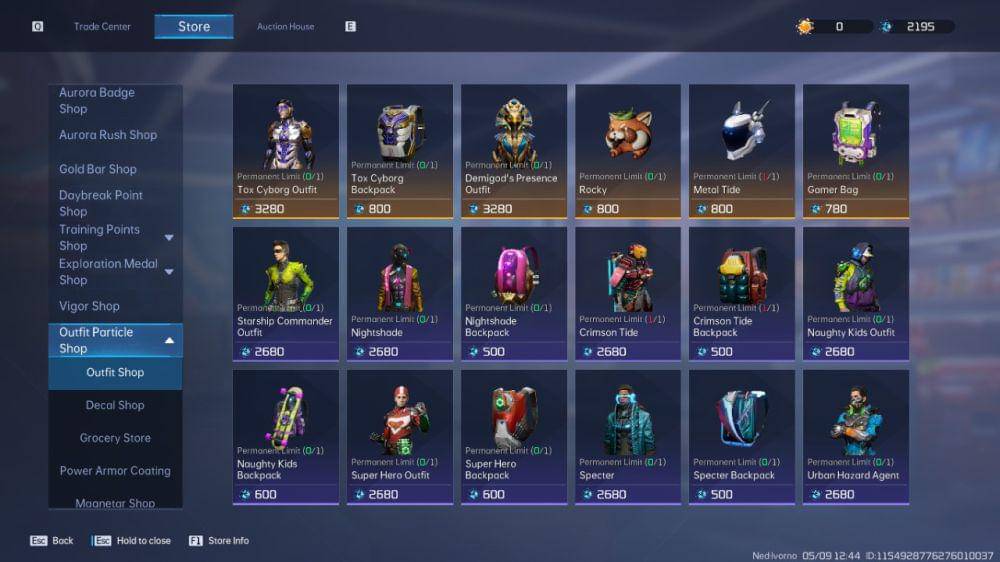Viewport: 1000px width, 562px height.
Task: Open the Grocery Store subcategory
Action: 115,438
